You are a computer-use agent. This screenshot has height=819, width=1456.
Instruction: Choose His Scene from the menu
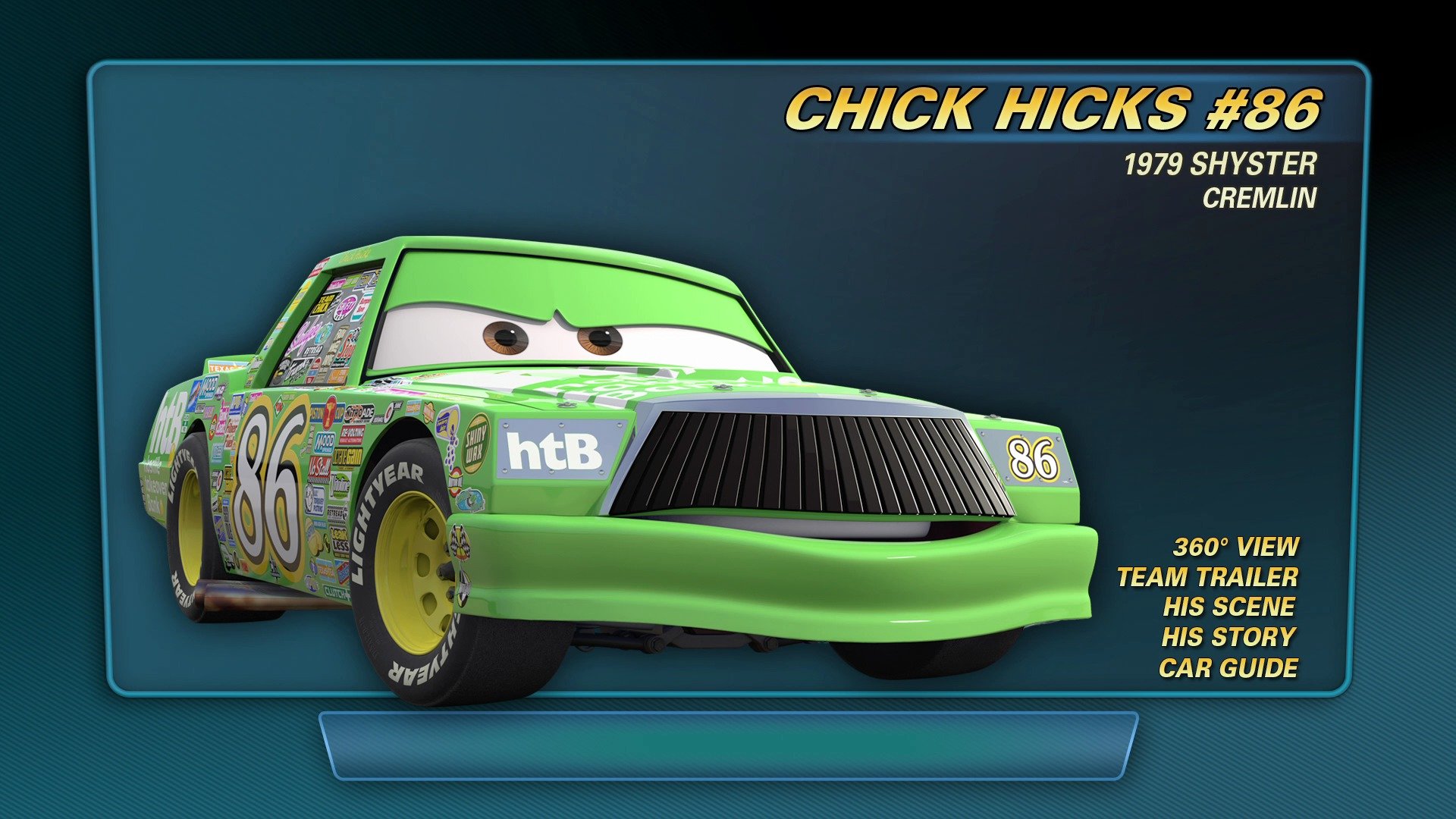1228,607
